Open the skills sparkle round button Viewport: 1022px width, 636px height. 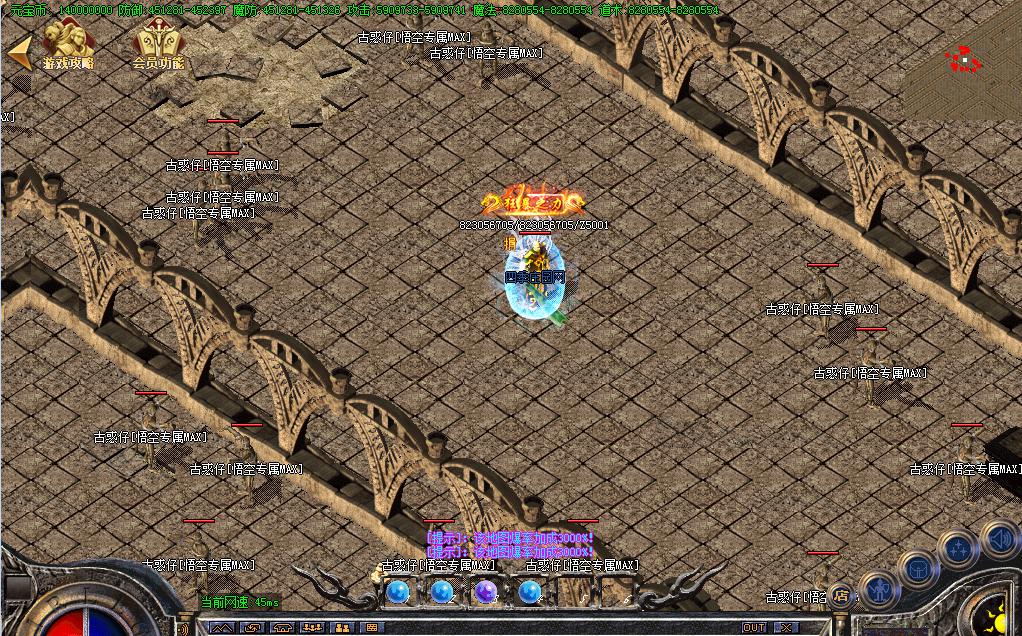pos(959,547)
